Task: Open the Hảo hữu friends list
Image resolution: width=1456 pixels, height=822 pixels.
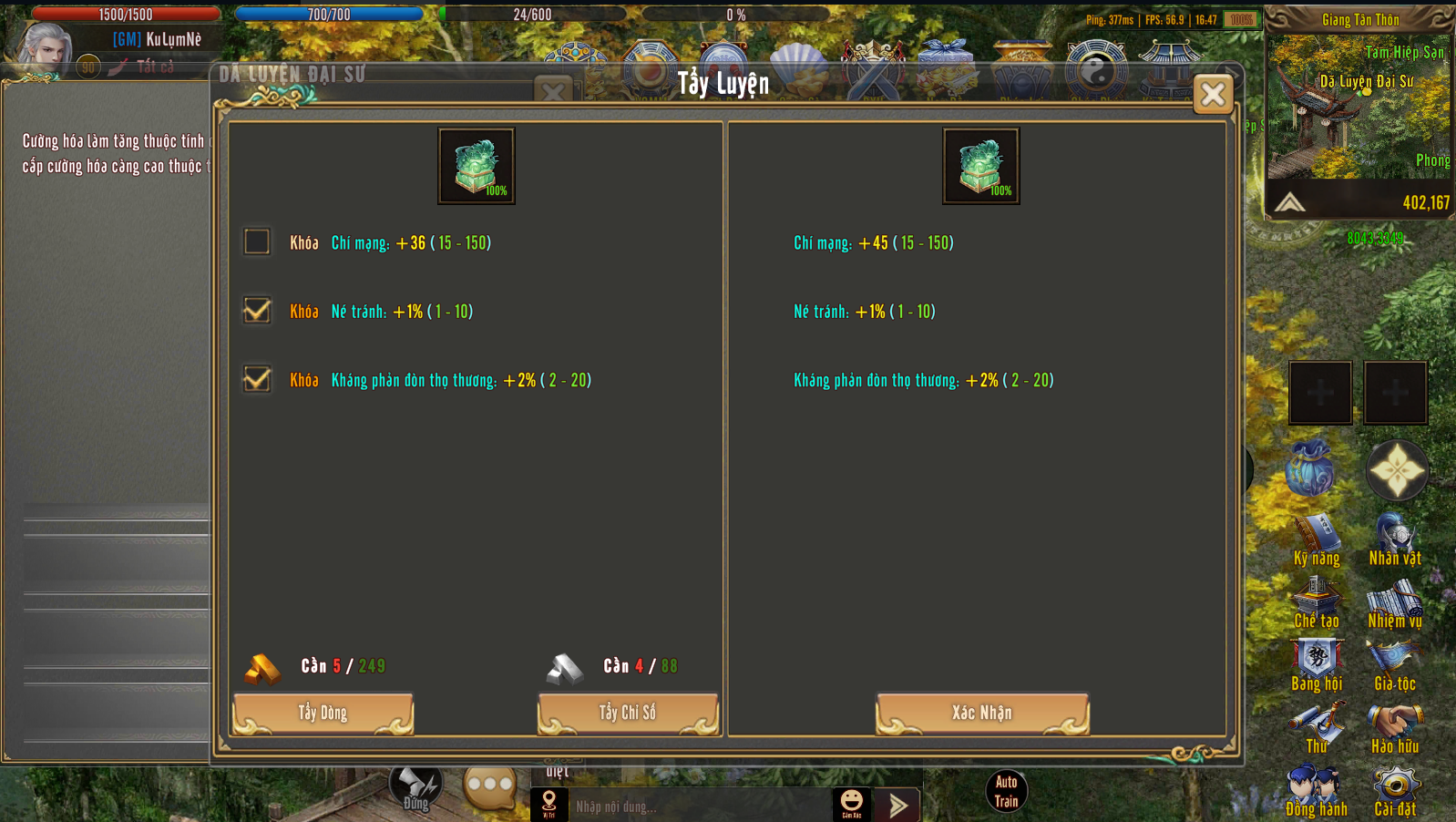Action: [1395, 727]
